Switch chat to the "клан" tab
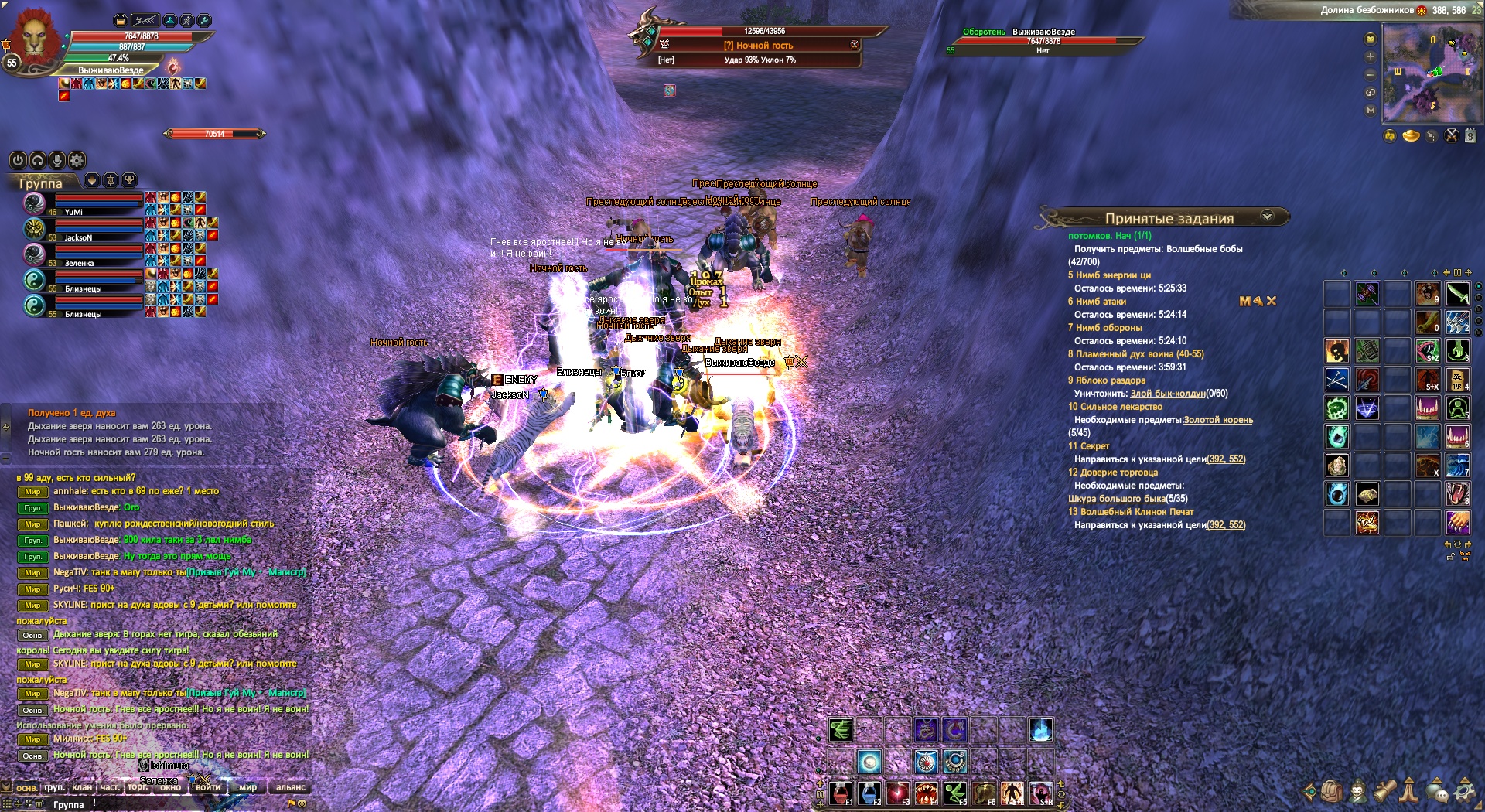Screen dimensions: 1485x812 pyautogui.click(x=82, y=787)
